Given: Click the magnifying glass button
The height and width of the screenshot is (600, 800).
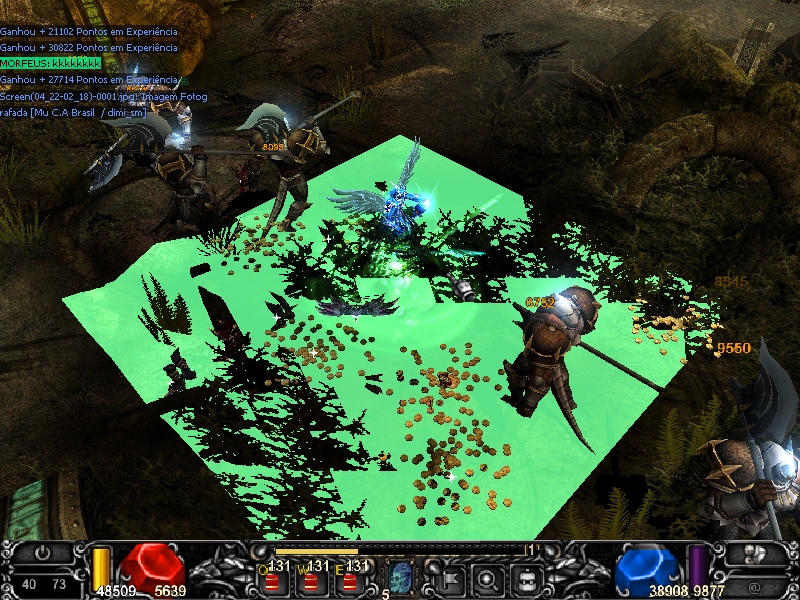Looking at the screenshot, I should [488, 577].
